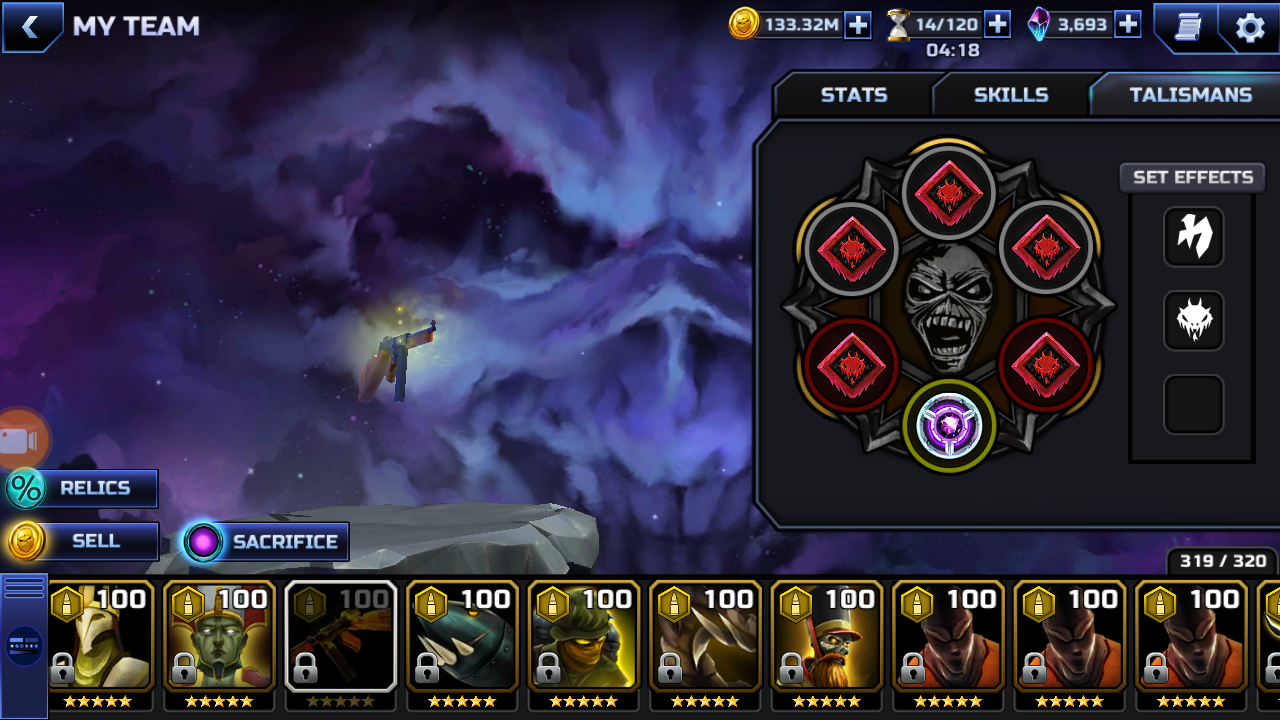This screenshot has height=720, width=1280.
Task: Choose the golden helmet knight card
Action: [99, 637]
